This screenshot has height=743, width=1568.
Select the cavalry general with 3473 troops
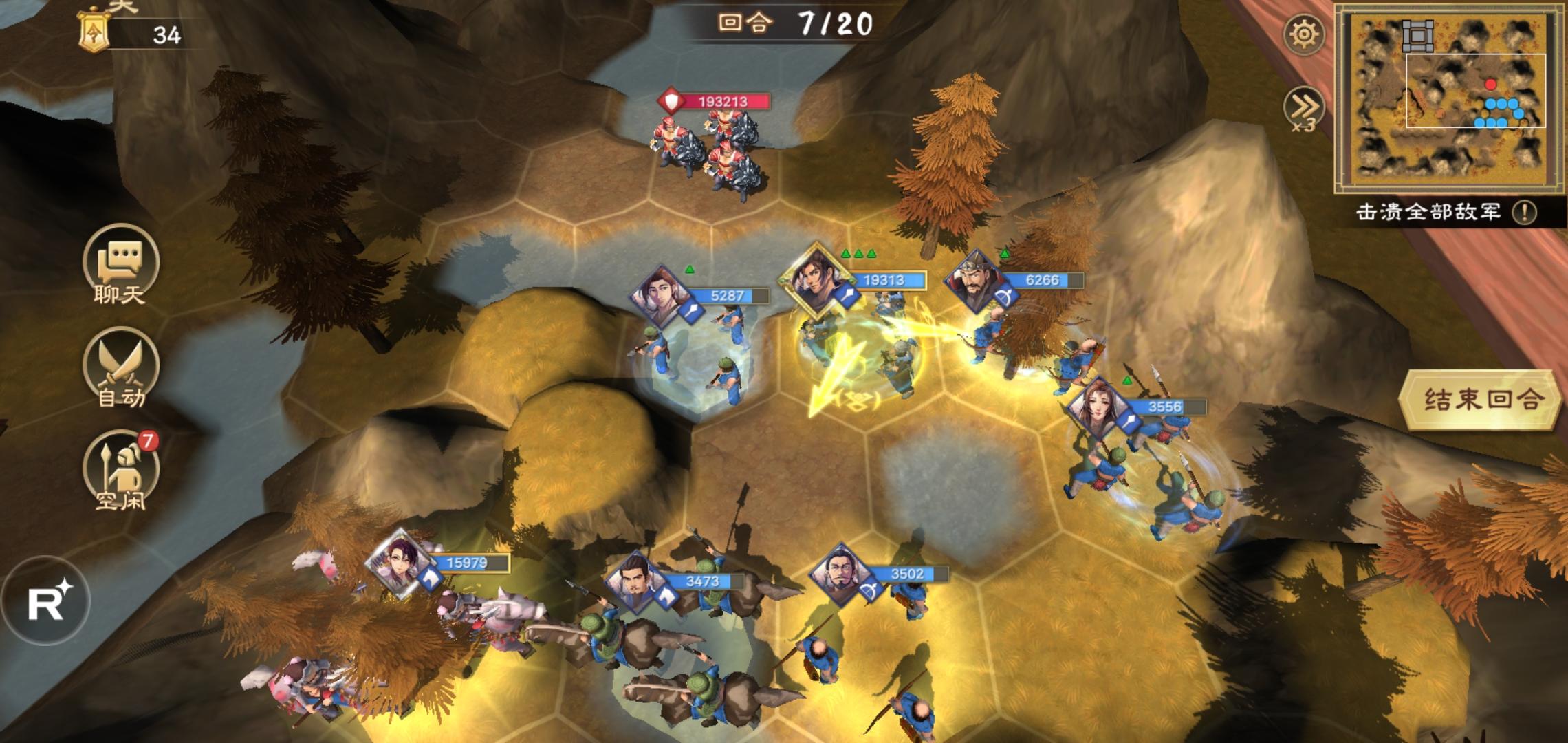click(634, 582)
